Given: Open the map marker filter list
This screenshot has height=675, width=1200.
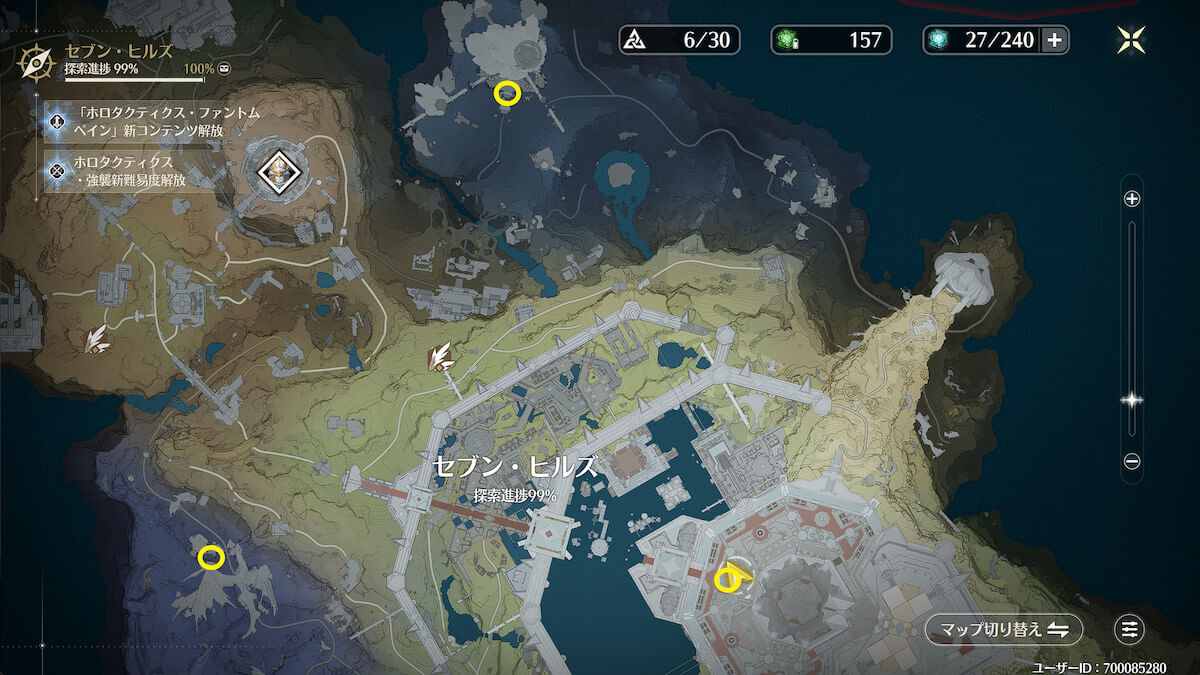Looking at the screenshot, I should click(1130, 629).
